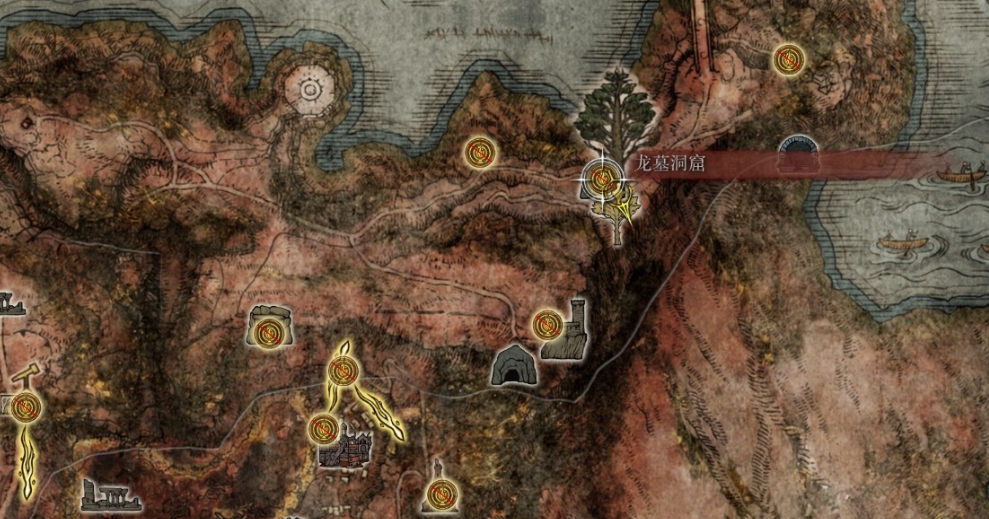Image resolution: width=989 pixels, height=519 pixels.
Task: Choose the grace marker at the small statue
Action: (x=437, y=492)
